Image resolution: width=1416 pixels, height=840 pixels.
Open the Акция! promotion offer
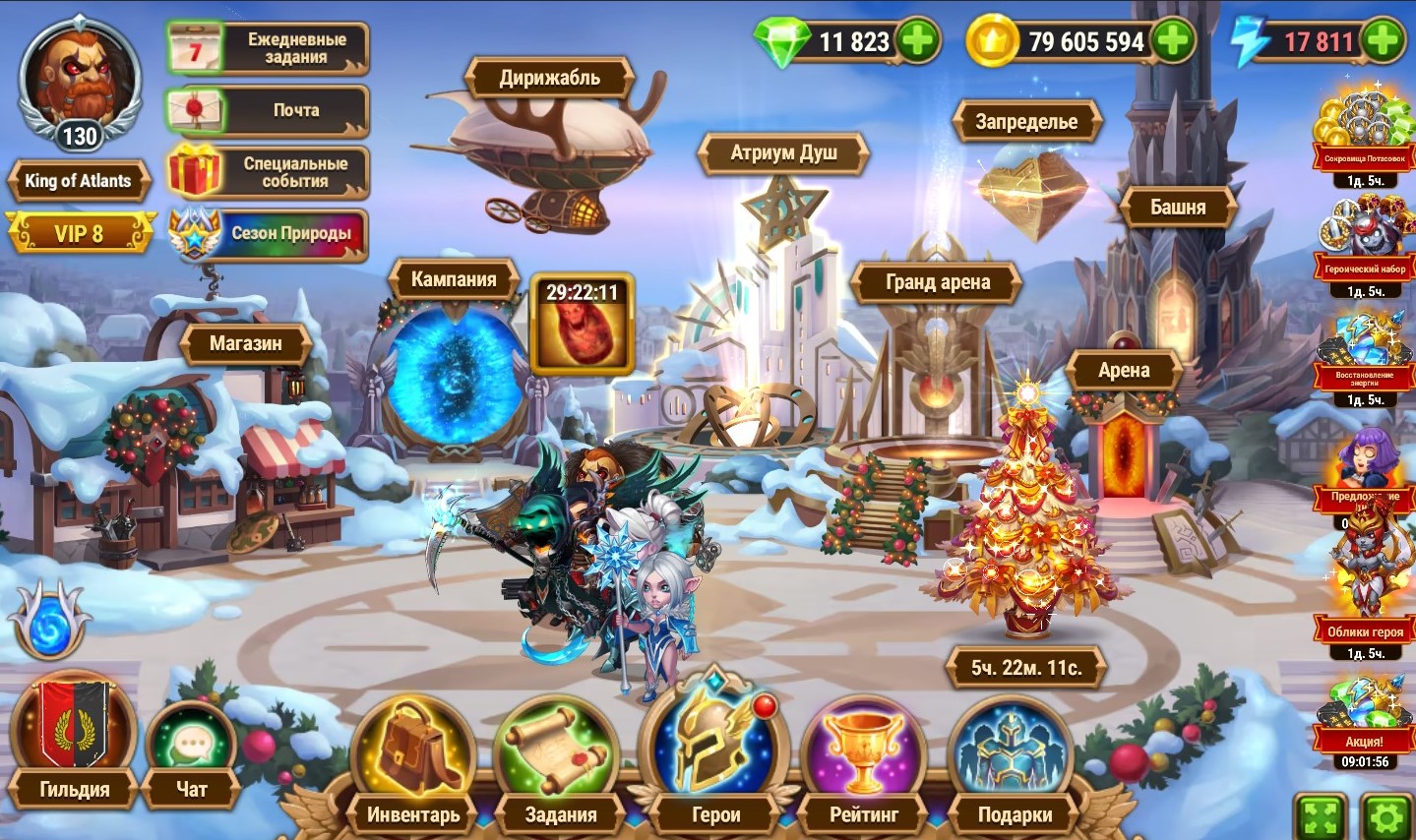tap(1364, 718)
